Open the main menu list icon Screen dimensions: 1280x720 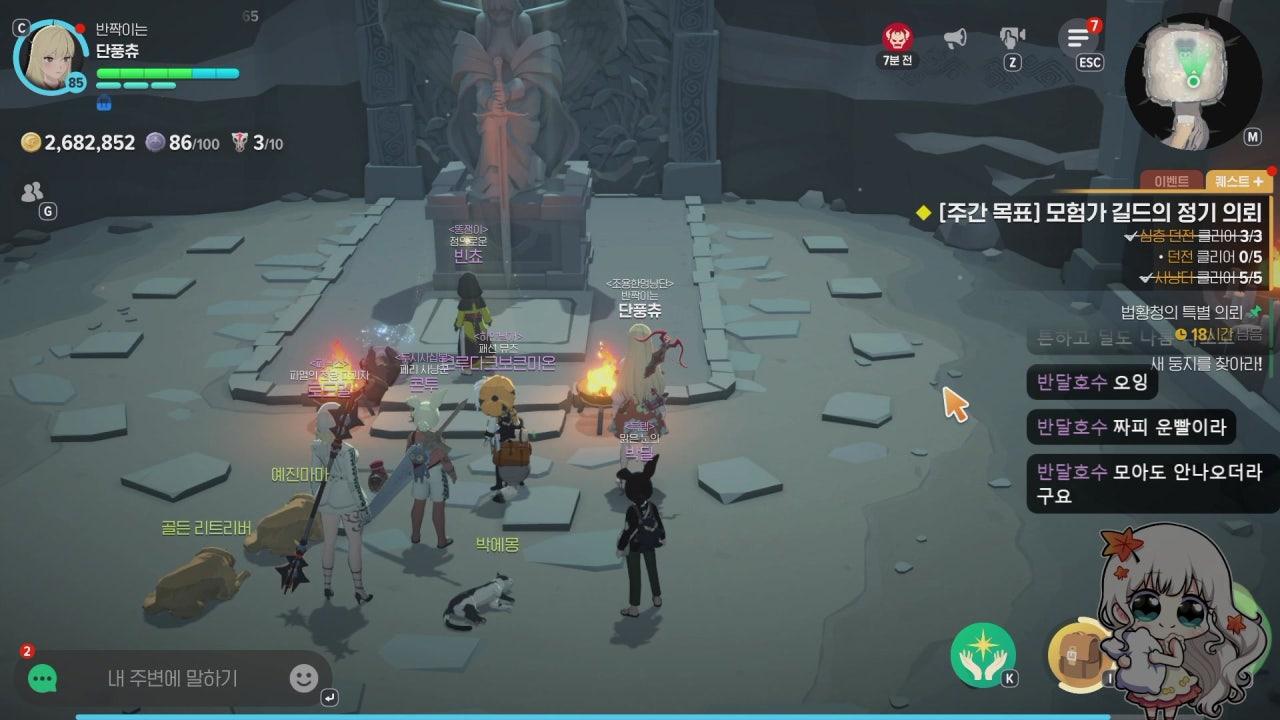pos(1078,38)
